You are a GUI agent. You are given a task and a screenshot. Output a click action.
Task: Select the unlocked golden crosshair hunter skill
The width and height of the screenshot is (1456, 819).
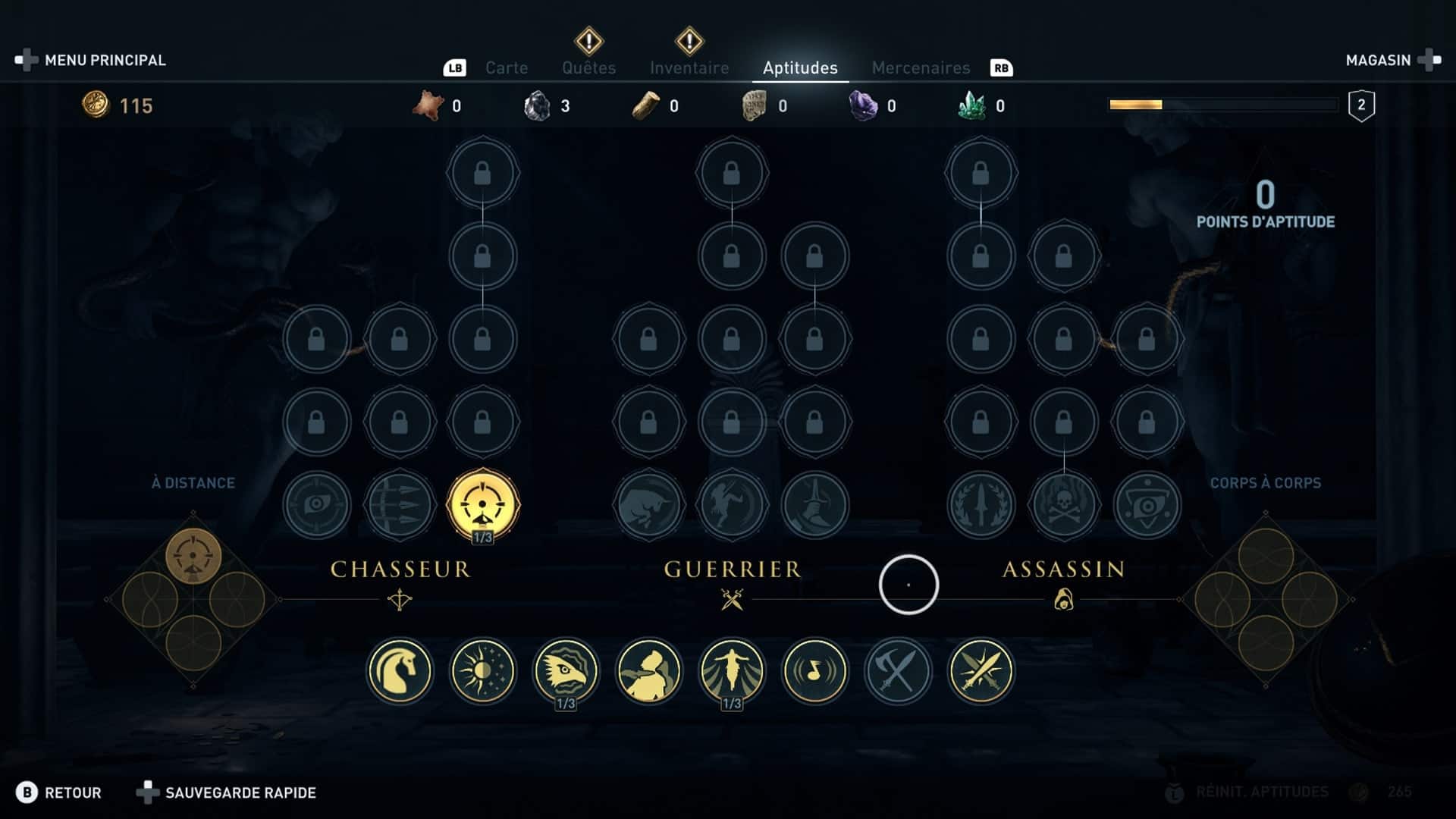[482, 505]
